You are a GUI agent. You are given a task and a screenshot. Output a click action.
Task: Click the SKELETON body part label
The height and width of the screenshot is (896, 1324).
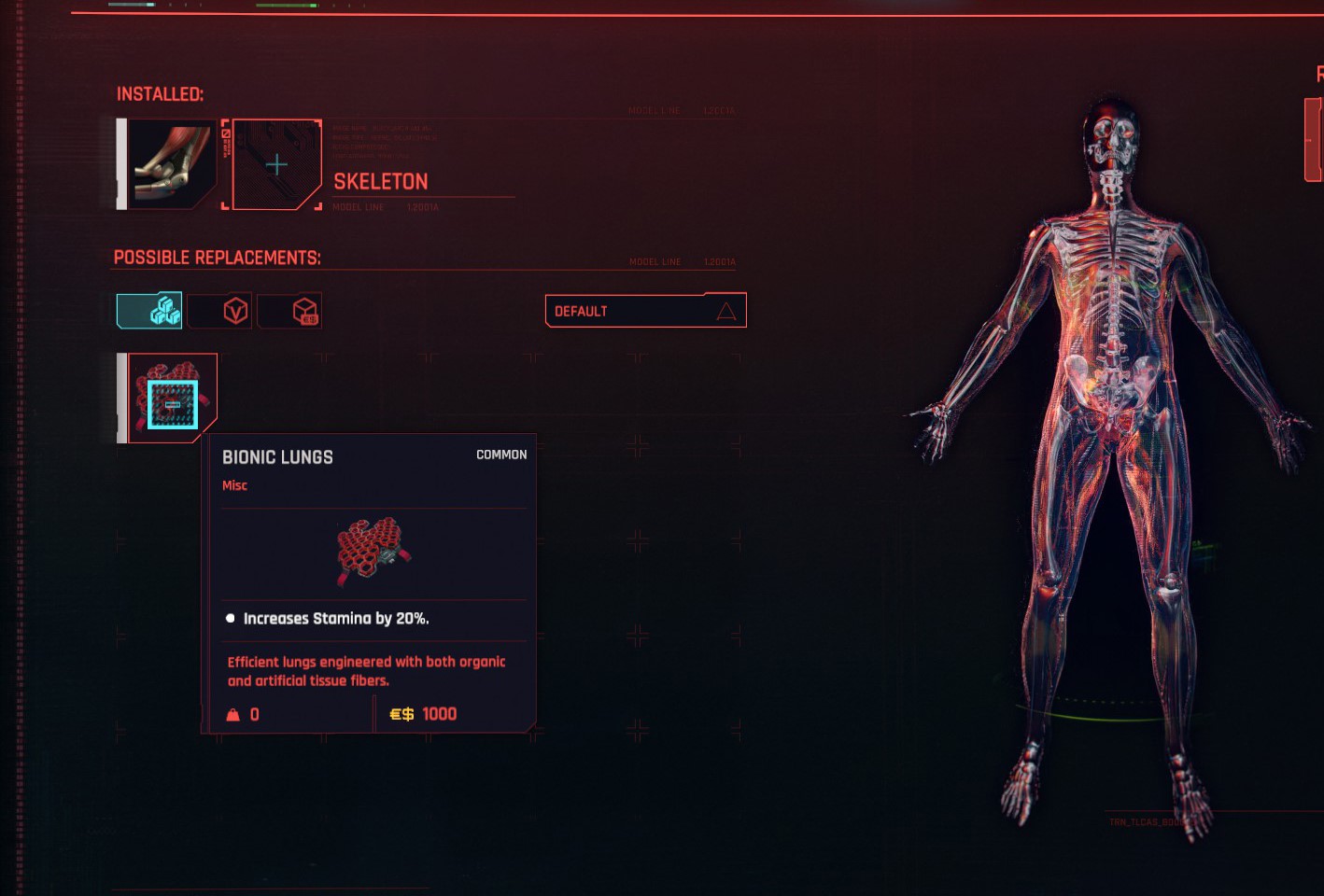[381, 181]
